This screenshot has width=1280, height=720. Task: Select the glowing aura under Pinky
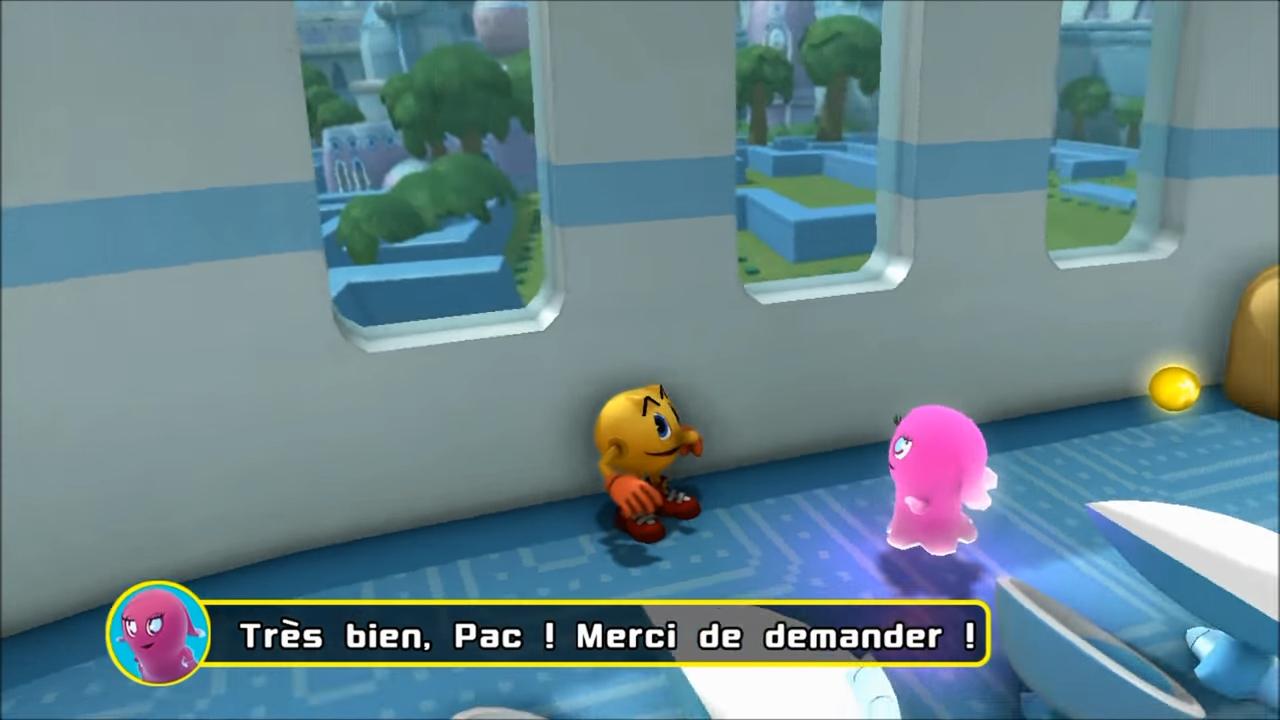click(x=930, y=560)
